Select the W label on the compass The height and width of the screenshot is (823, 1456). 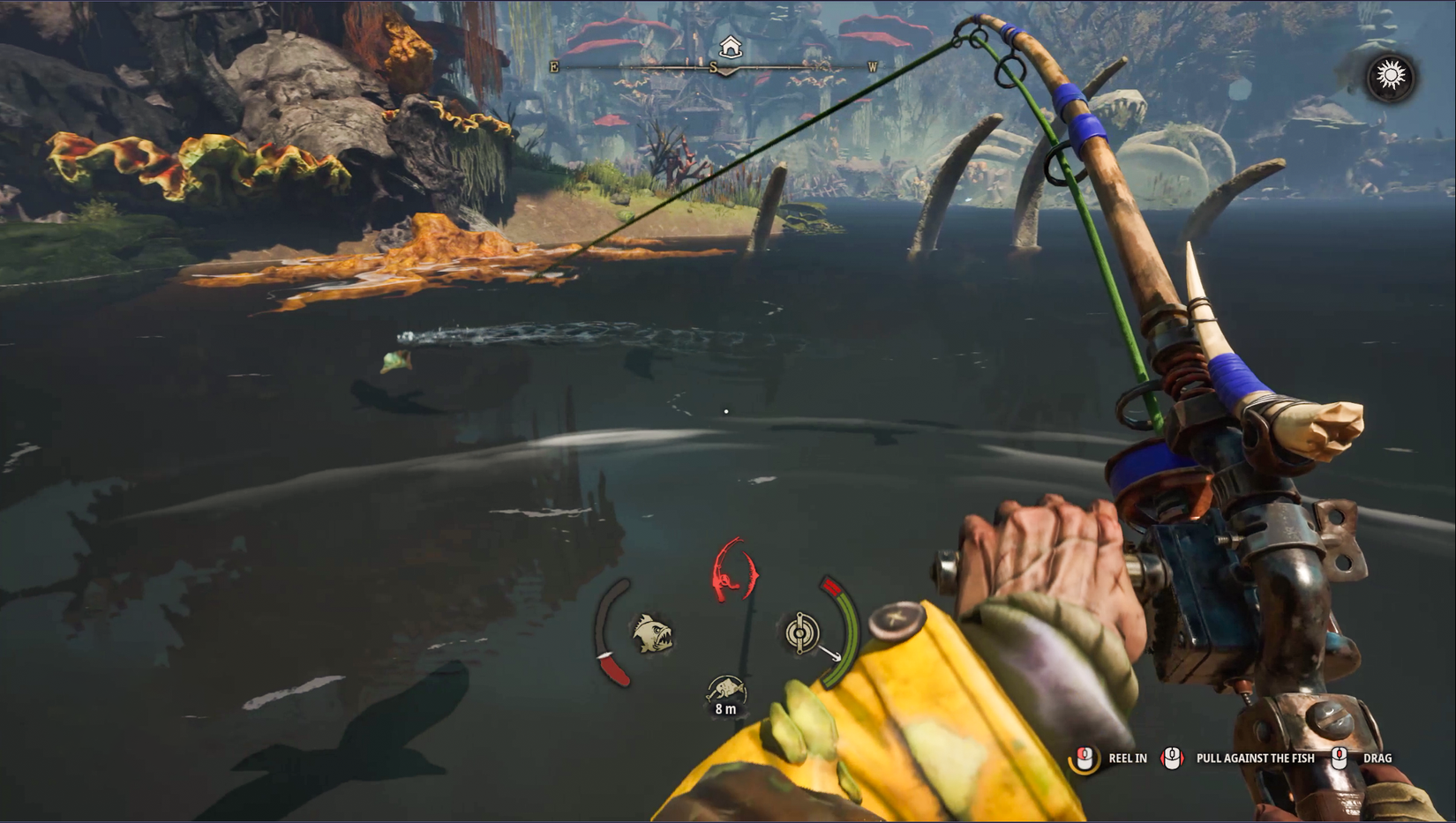coord(872,64)
